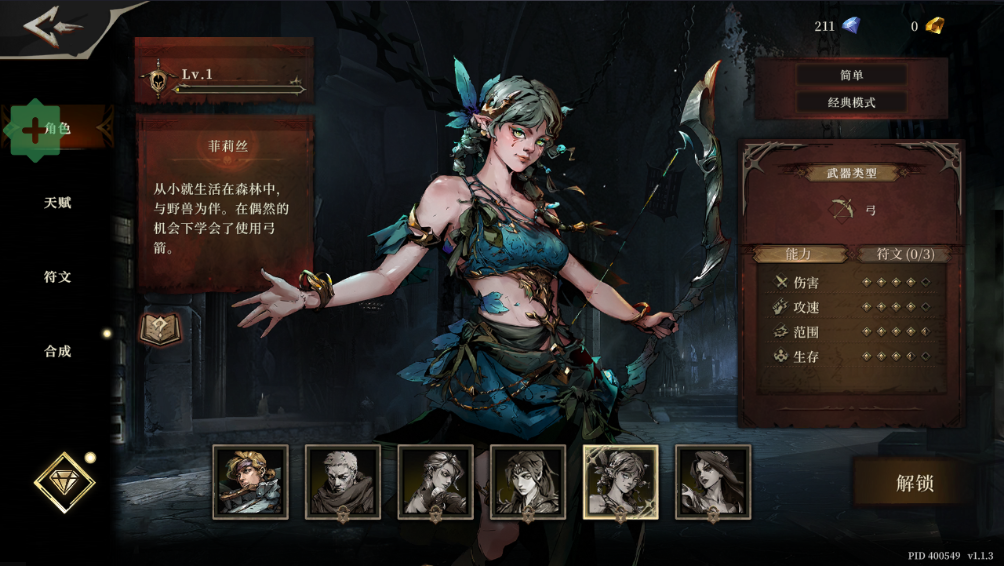
Task: Open the question-mark book icon
Action: (x=159, y=329)
